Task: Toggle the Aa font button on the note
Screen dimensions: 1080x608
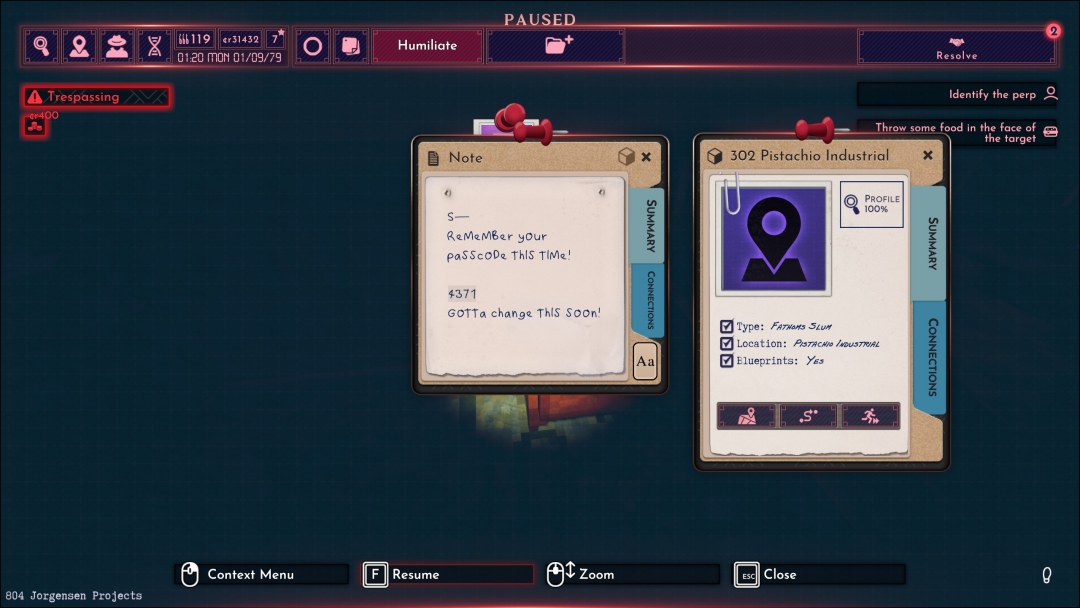Action: pos(645,361)
